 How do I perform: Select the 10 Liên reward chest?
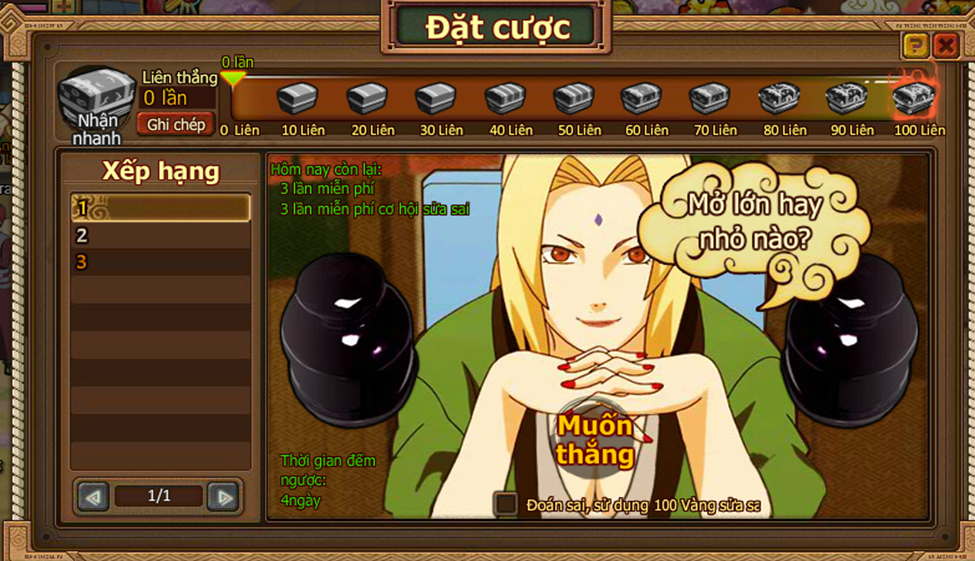tap(297, 99)
